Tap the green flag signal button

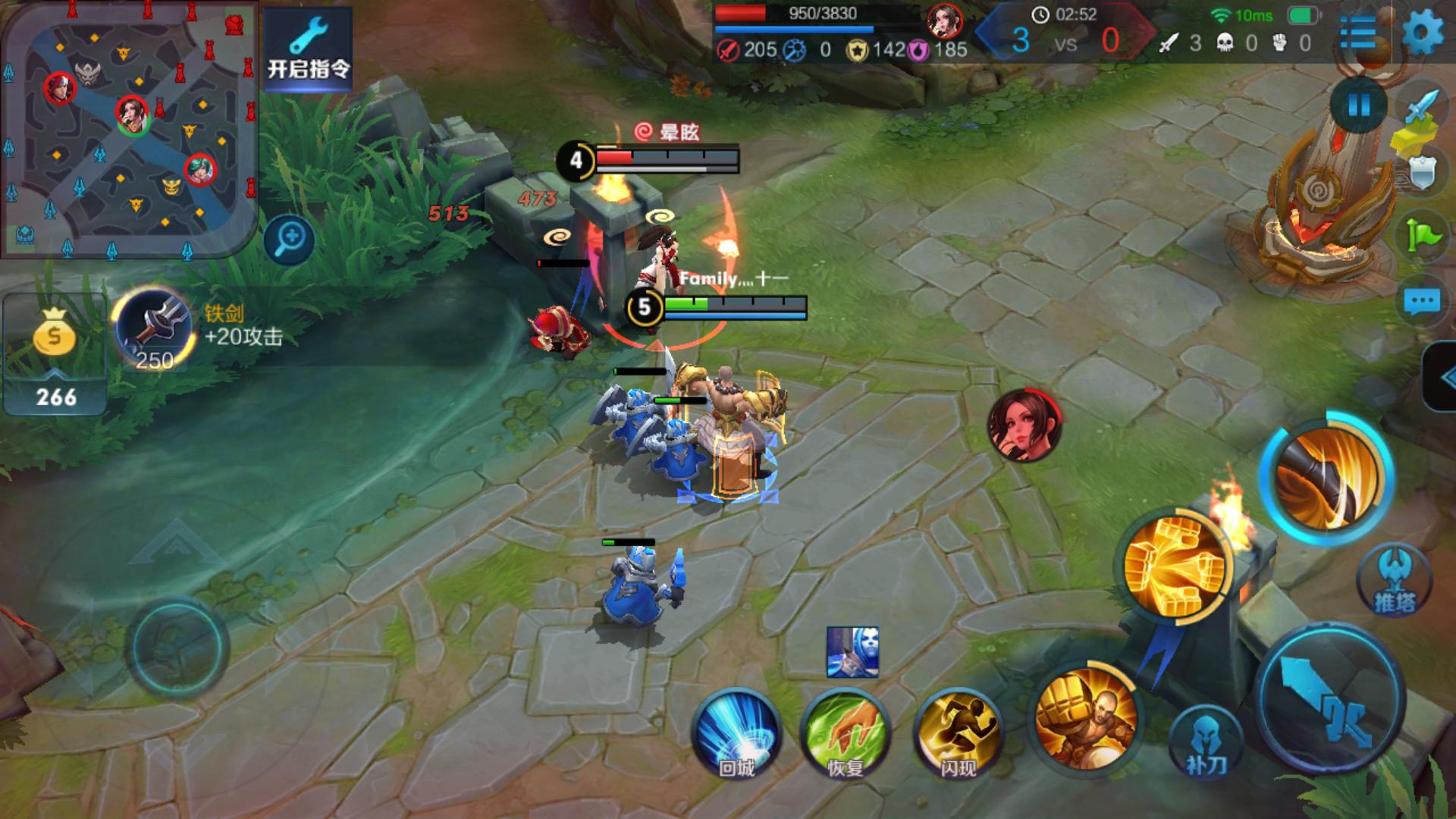tap(1423, 236)
